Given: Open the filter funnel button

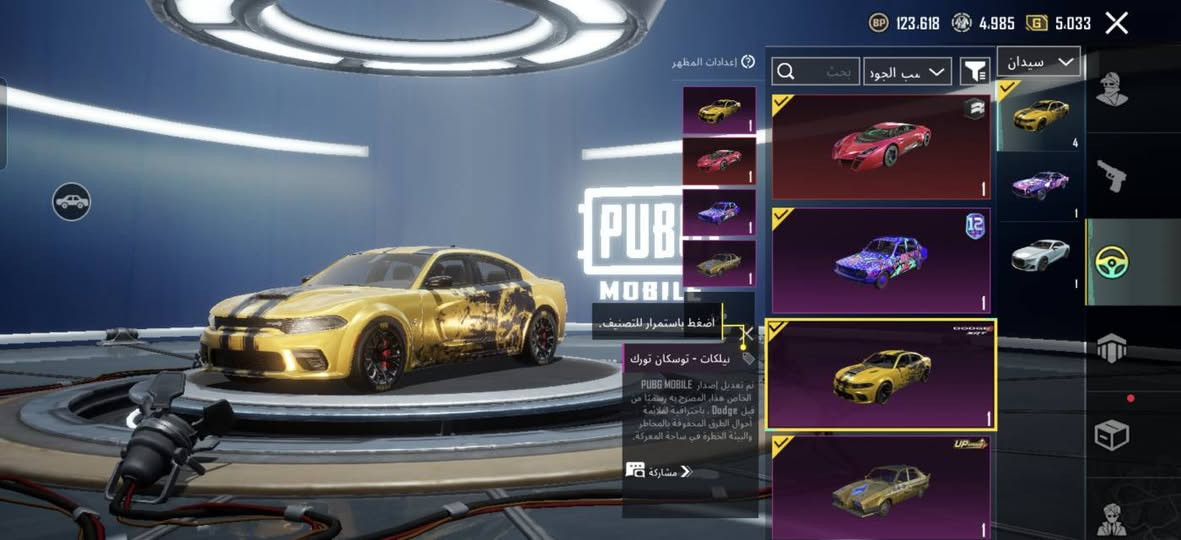Looking at the screenshot, I should pos(974,71).
